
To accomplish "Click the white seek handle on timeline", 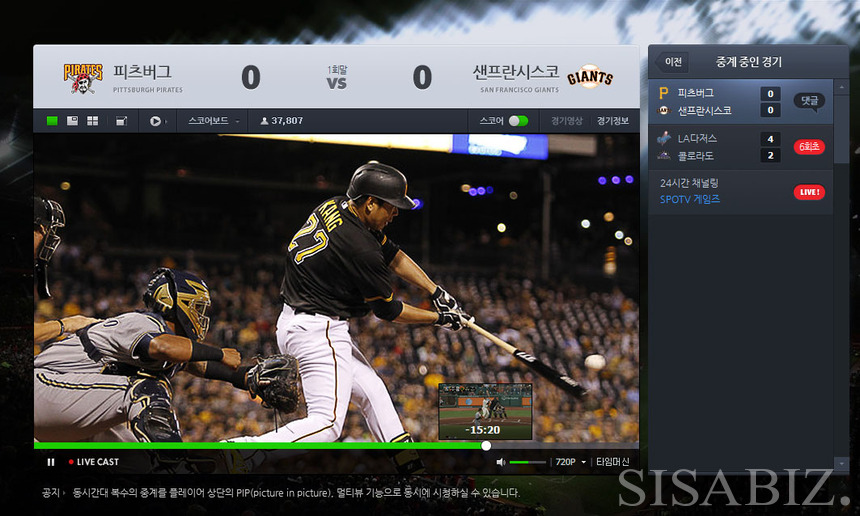I will [x=486, y=446].
